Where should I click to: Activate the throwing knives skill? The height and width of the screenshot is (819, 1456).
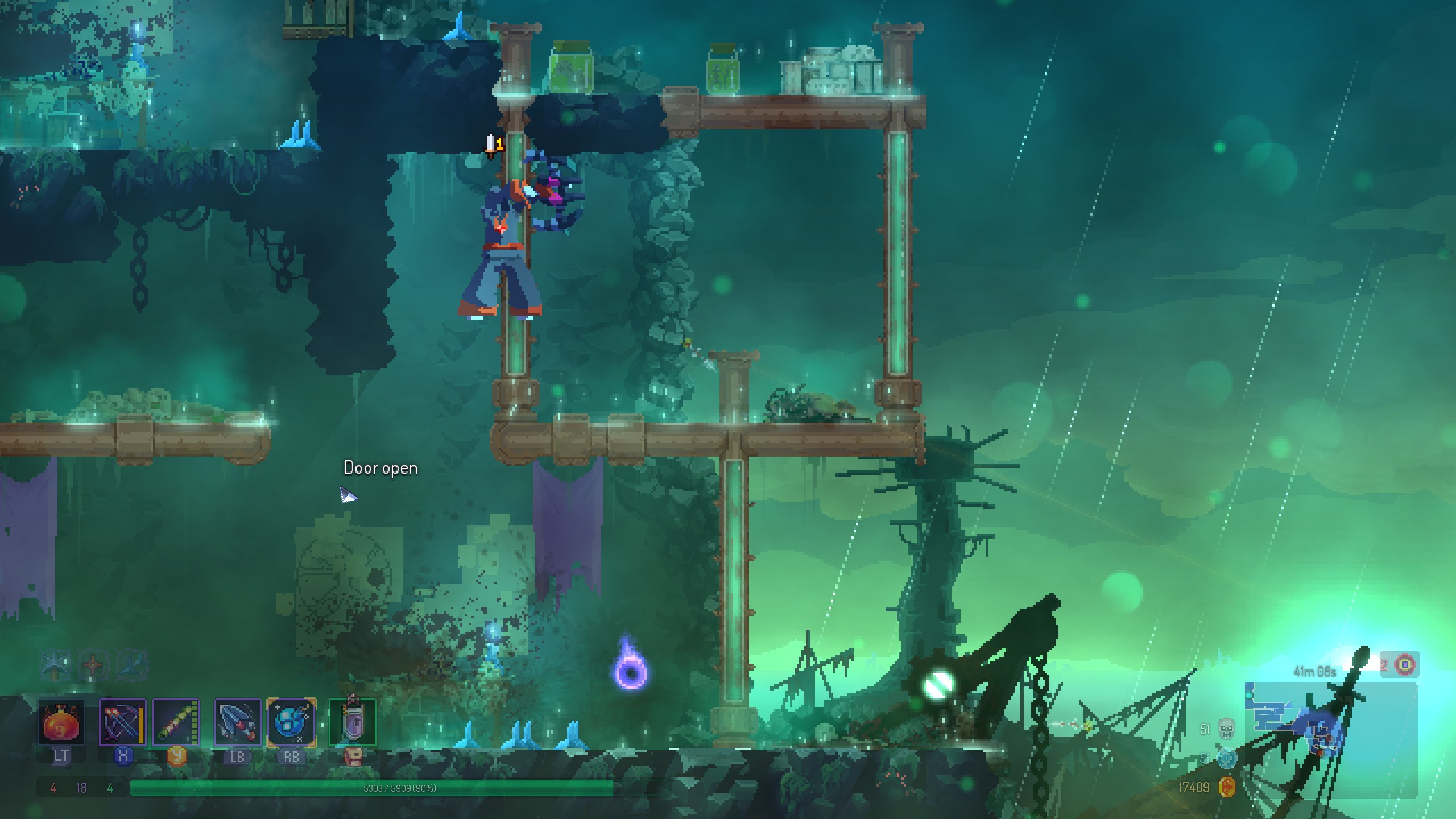237,723
